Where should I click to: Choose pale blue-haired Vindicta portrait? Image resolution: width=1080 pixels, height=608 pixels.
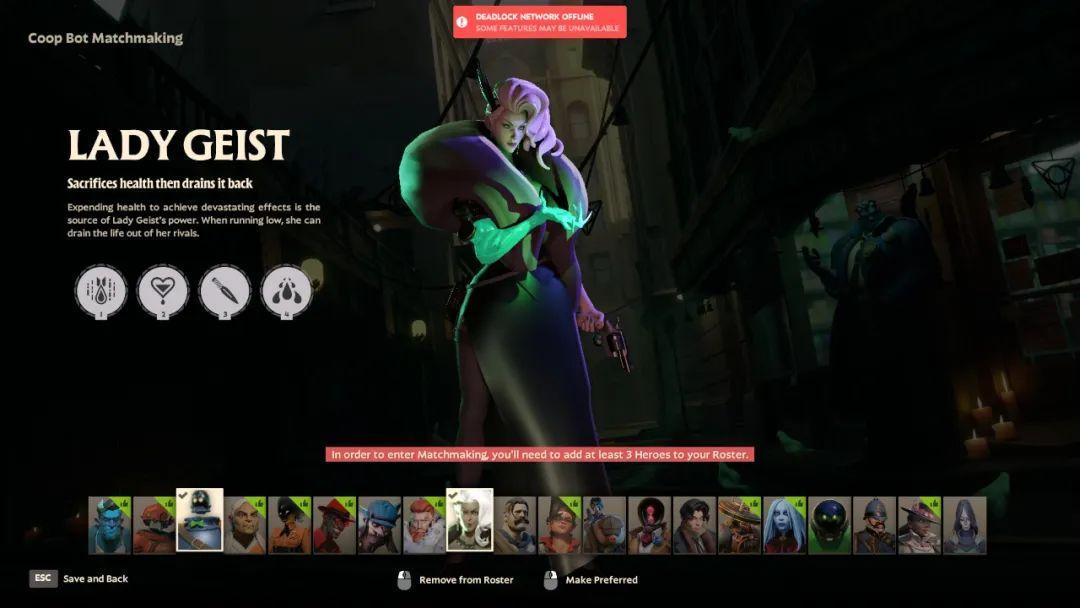pyautogui.click(x=784, y=525)
